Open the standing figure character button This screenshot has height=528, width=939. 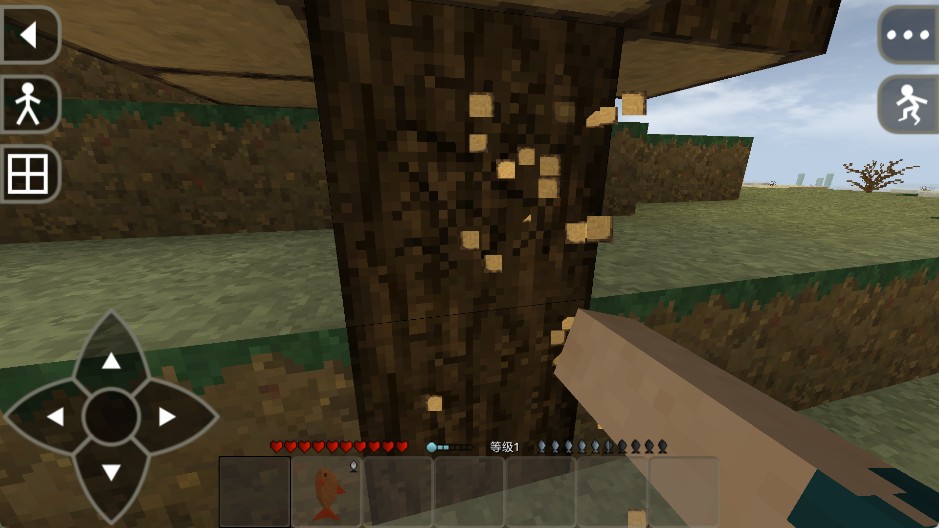[x=28, y=104]
